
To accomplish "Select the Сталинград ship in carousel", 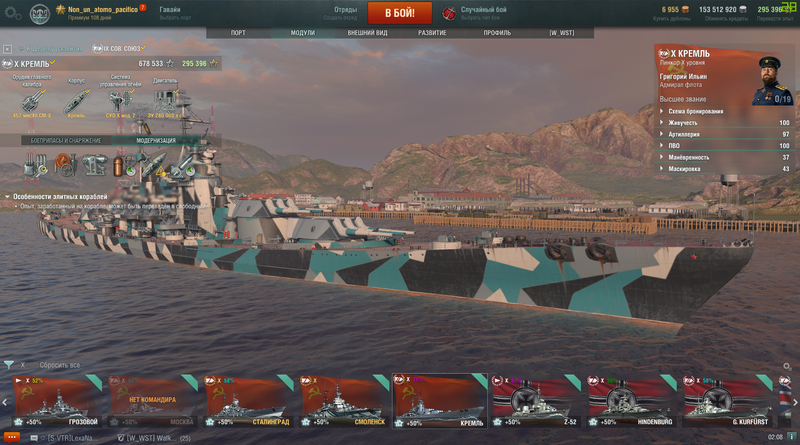I will (250, 403).
